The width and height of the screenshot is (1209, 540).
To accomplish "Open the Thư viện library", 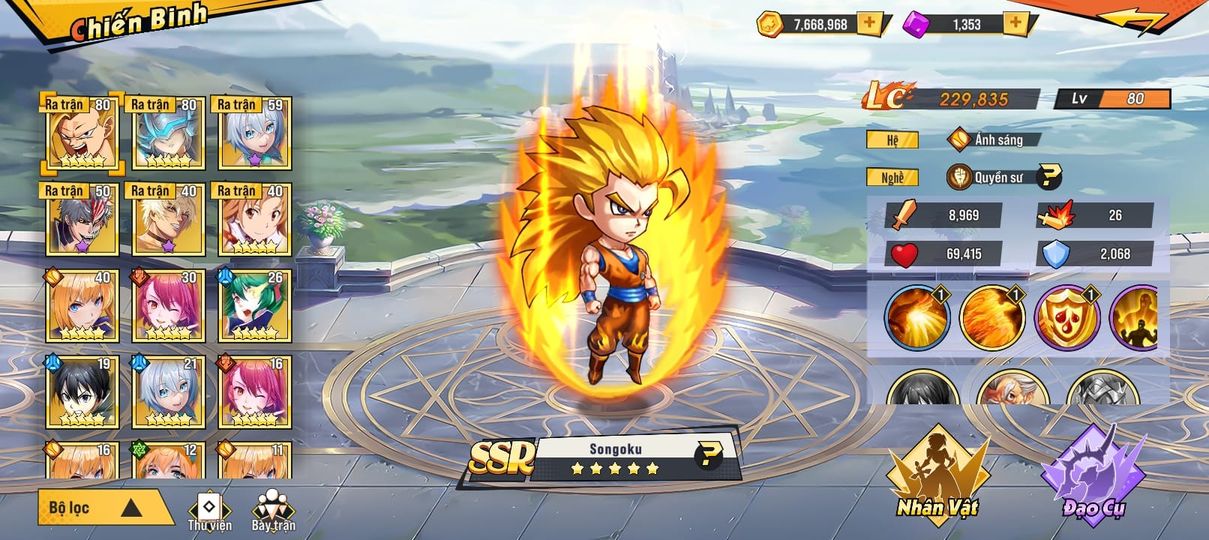I will 209,510.
